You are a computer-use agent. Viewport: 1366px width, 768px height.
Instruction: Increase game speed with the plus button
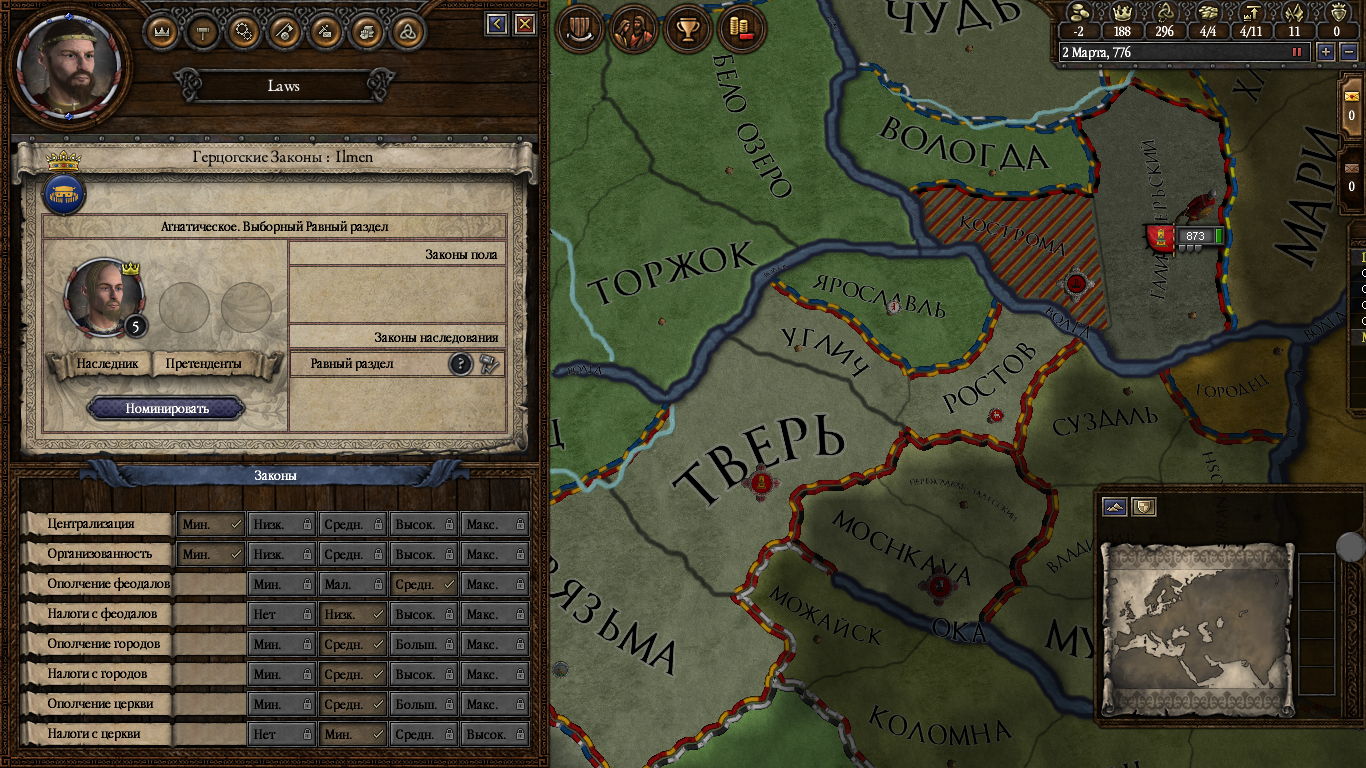coord(1326,52)
